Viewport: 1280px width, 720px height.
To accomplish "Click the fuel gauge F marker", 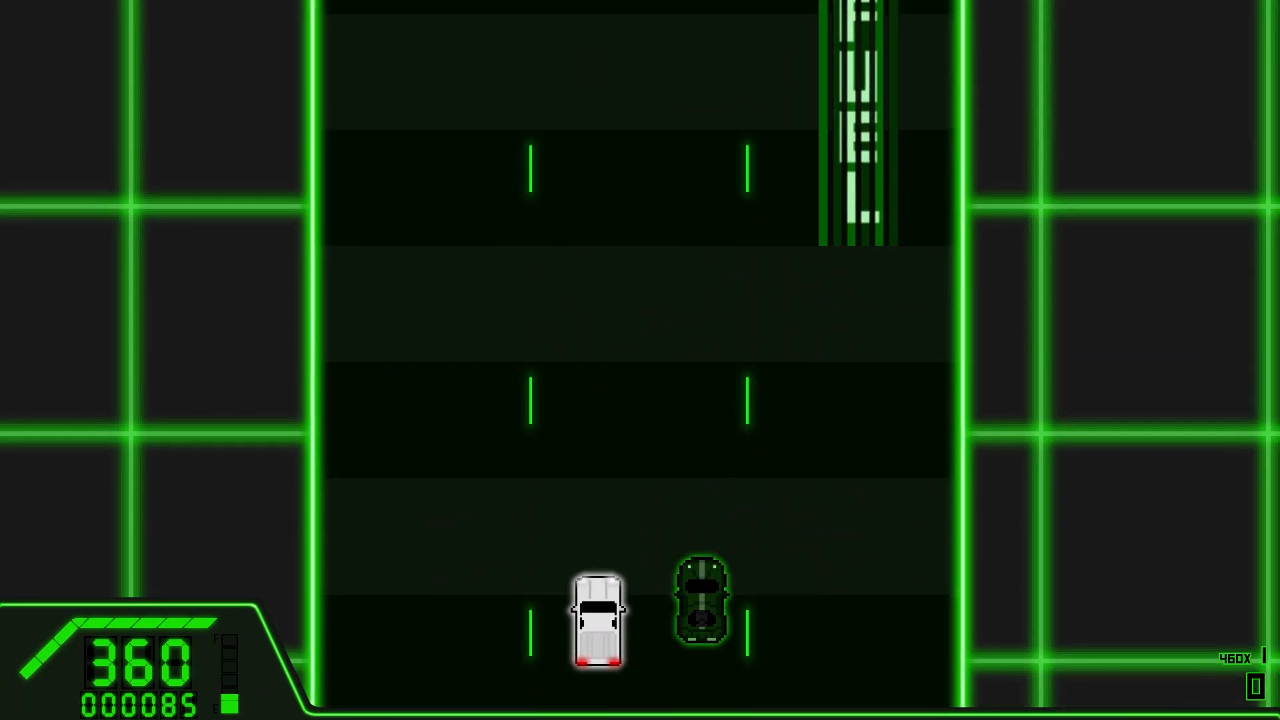I will click(215, 639).
